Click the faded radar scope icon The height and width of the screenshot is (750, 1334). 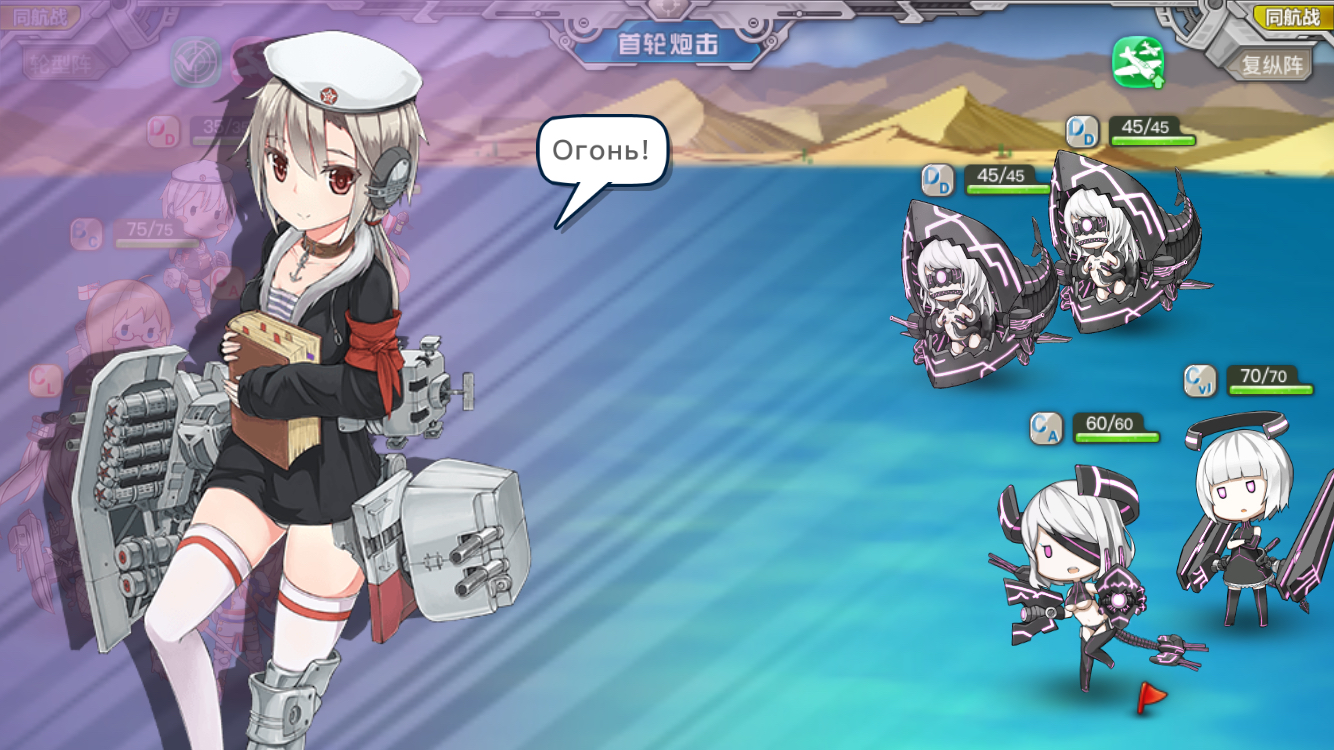195,61
